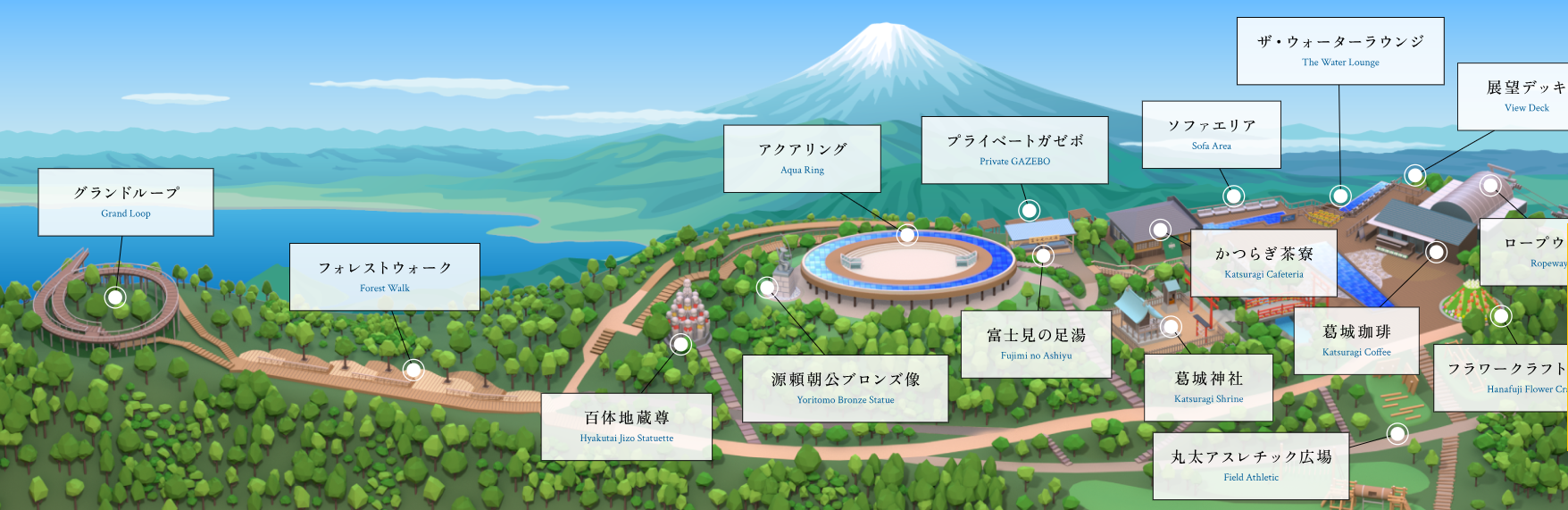
Task: Open the Field Athletic label
Action: pos(1250,465)
